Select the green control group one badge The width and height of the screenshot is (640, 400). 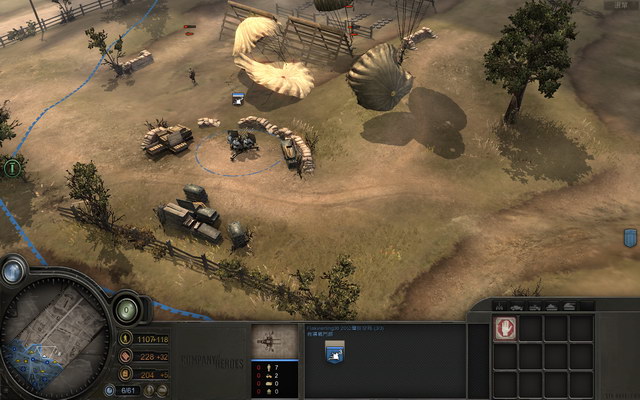coord(12,168)
